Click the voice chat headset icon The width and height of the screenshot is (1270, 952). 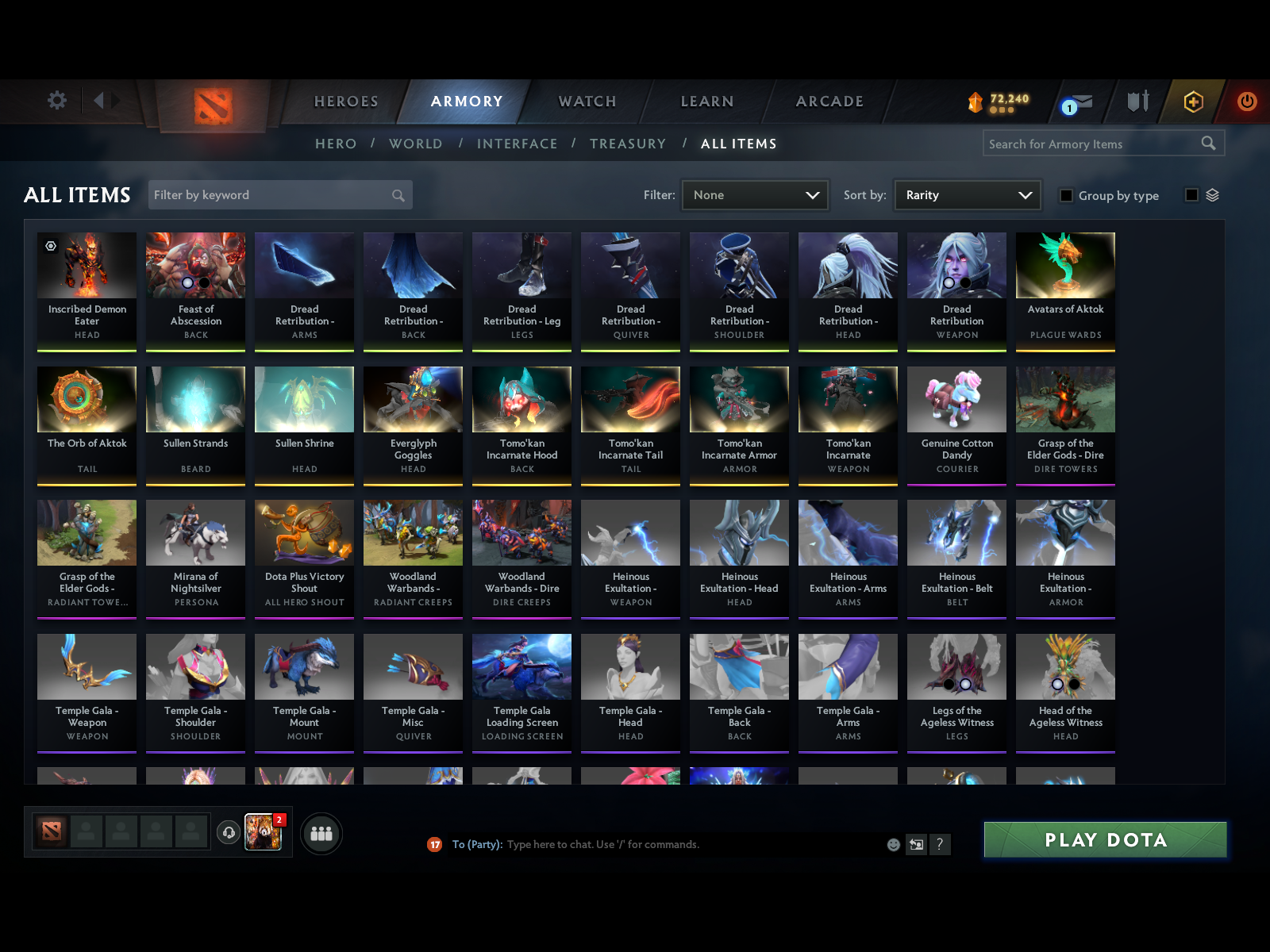[229, 831]
